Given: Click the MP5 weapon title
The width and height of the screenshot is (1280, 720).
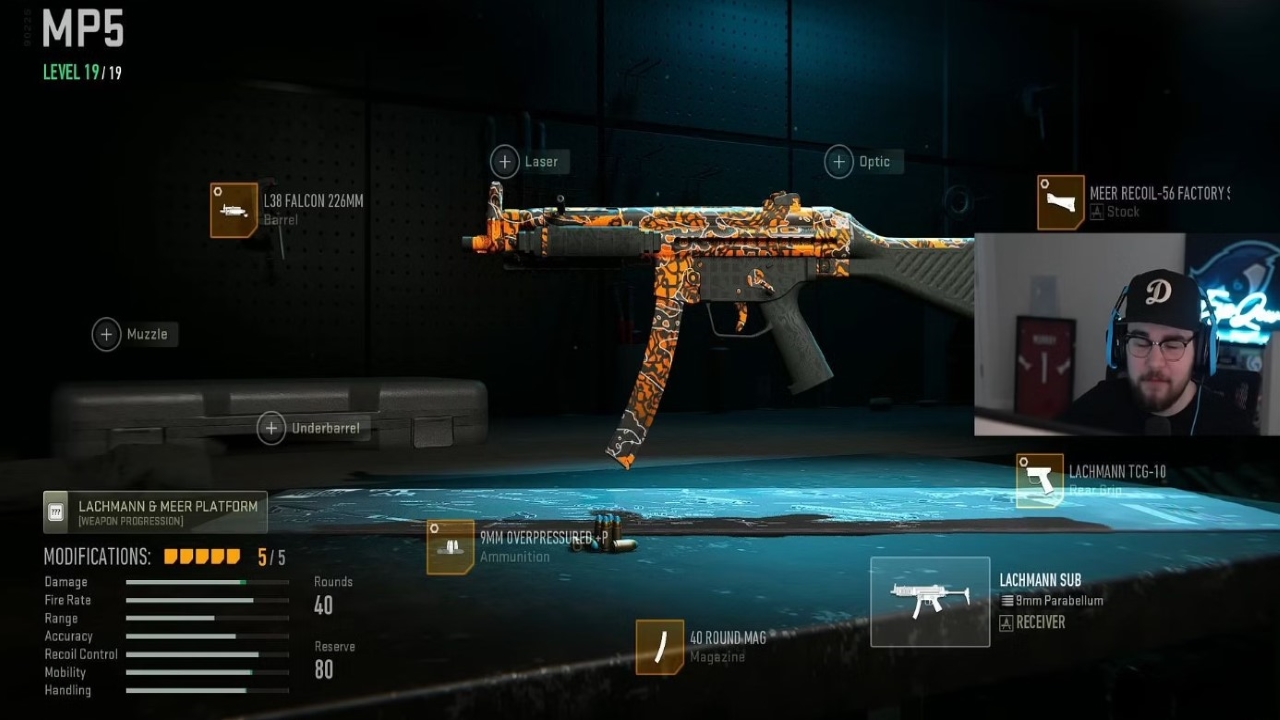Looking at the screenshot, I should pos(83,30).
